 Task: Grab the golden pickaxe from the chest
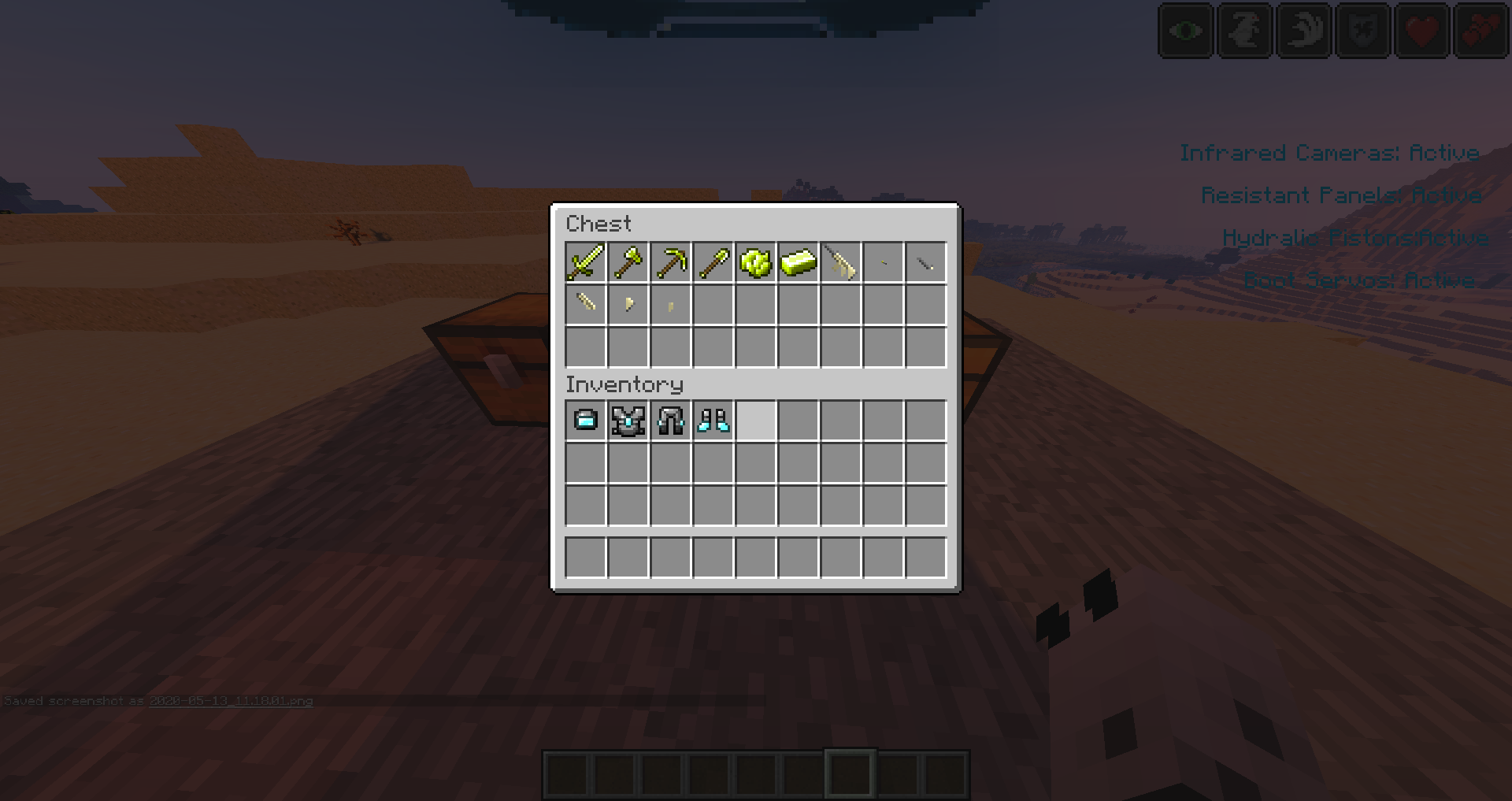[x=669, y=261]
